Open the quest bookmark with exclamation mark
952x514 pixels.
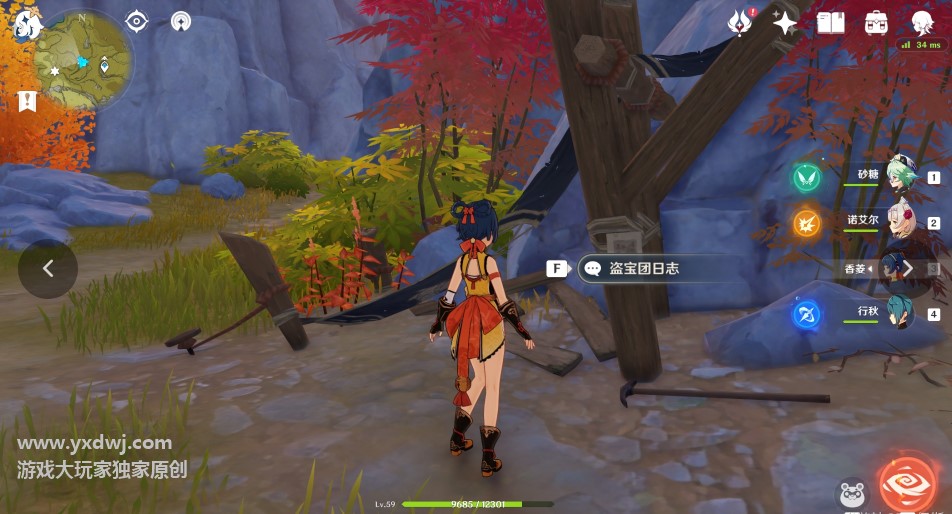pos(27,100)
